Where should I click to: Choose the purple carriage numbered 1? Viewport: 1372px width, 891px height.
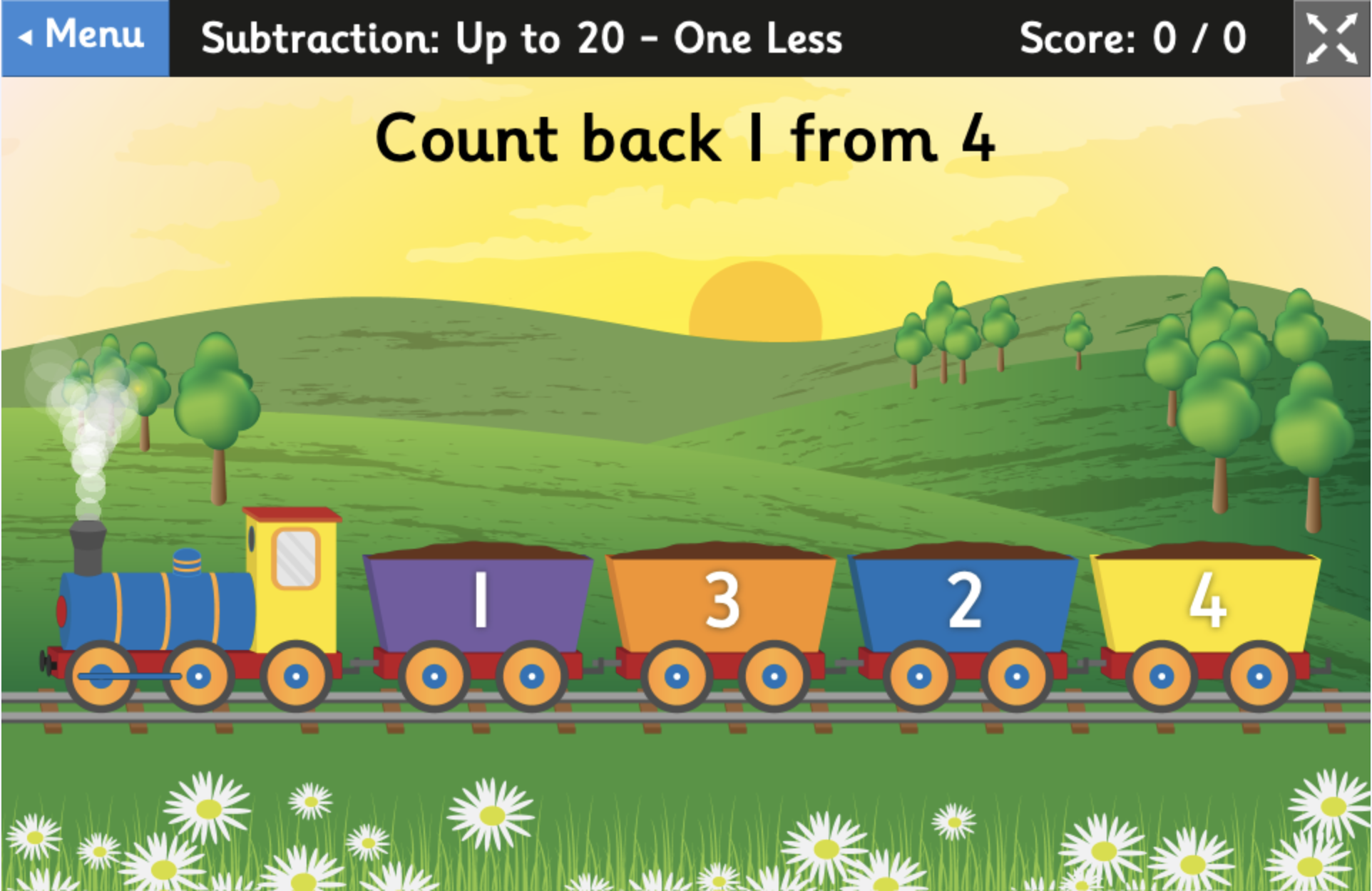click(x=479, y=602)
